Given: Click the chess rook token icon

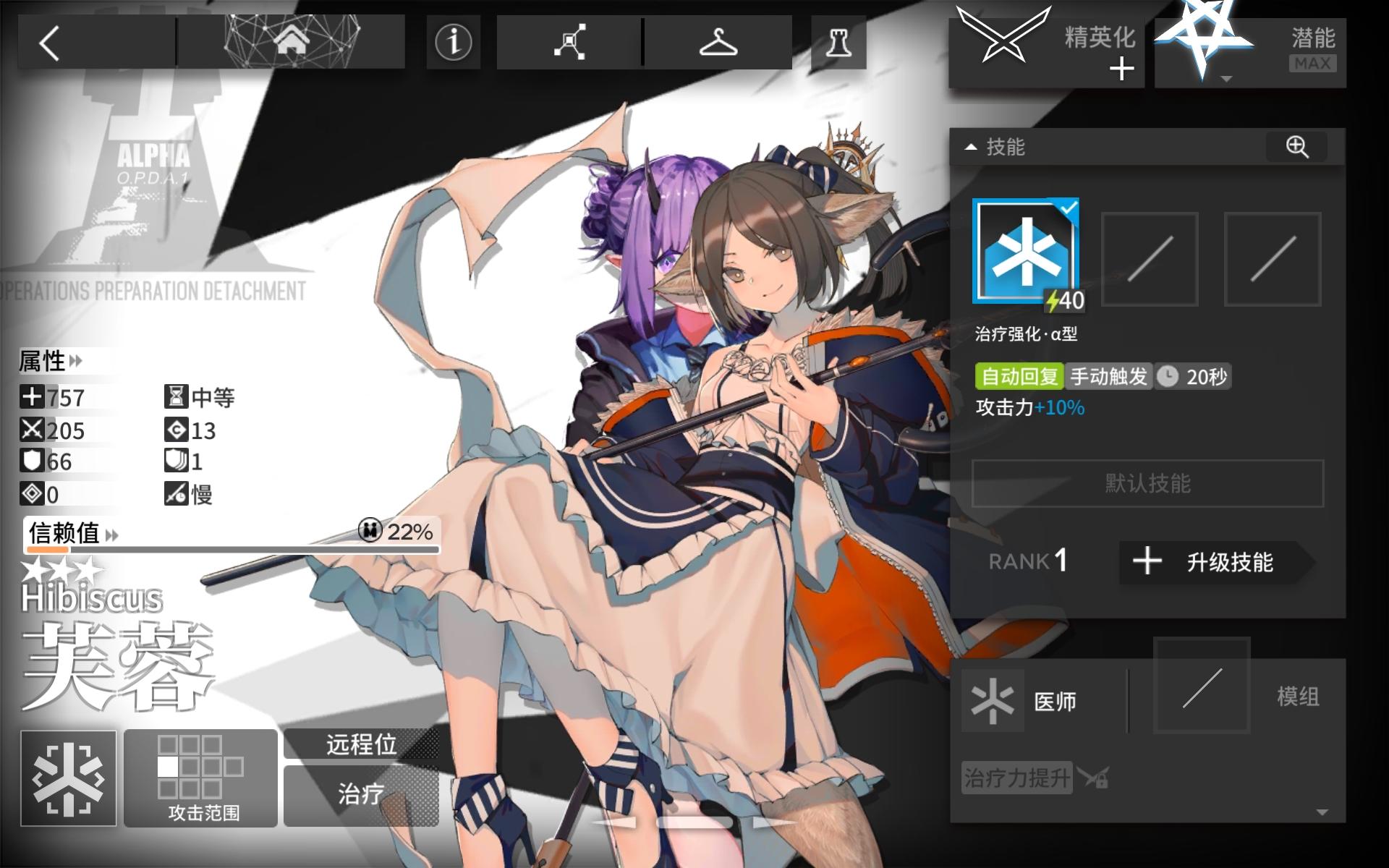Looking at the screenshot, I should pyautogui.click(x=839, y=41).
